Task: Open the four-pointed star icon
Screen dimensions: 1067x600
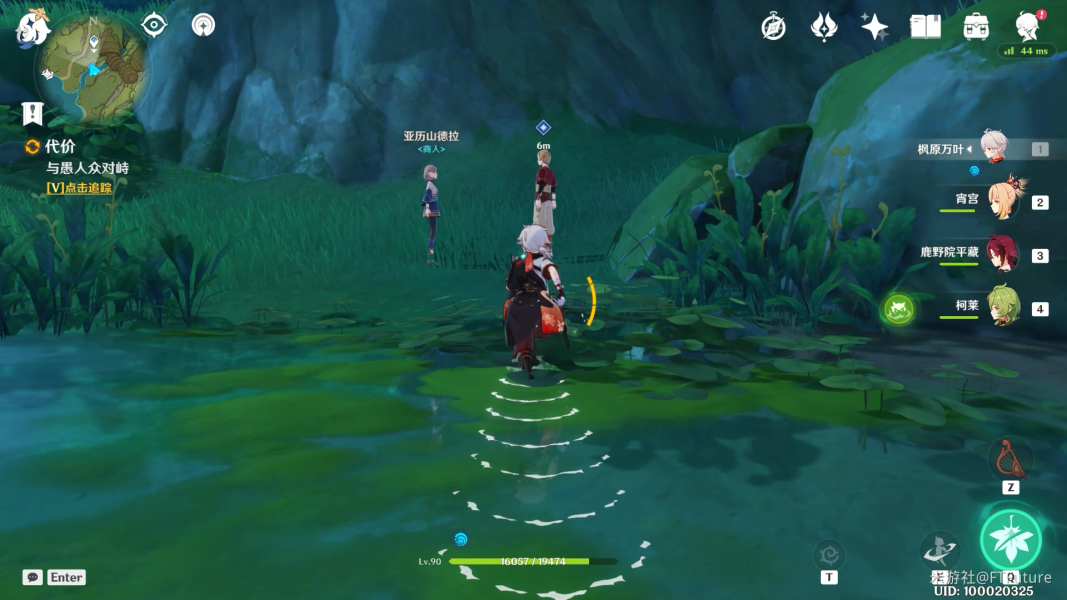Action: coord(874,27)
